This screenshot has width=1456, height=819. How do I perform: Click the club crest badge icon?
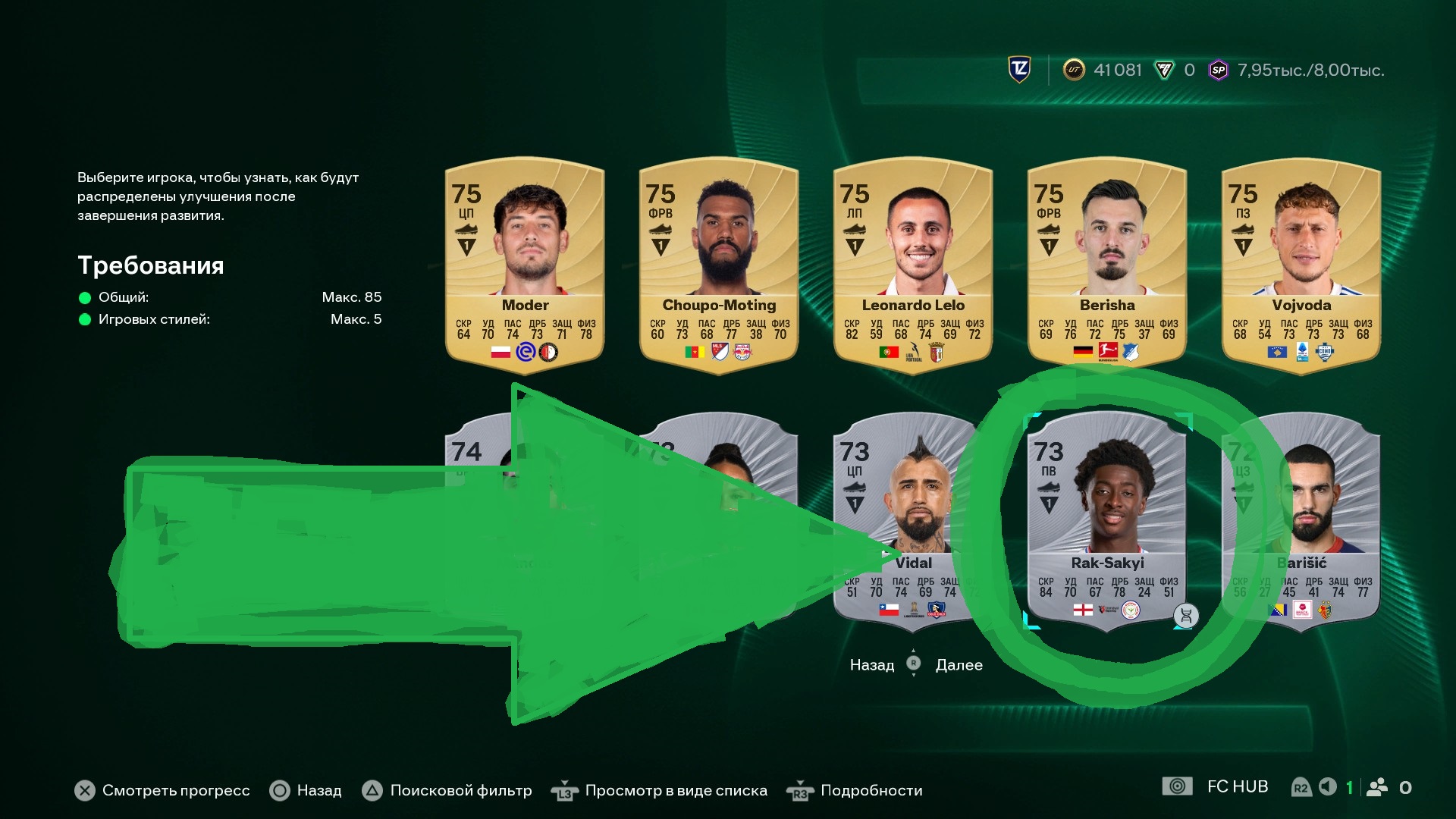pyautogui.click(x=1020, y=70)
